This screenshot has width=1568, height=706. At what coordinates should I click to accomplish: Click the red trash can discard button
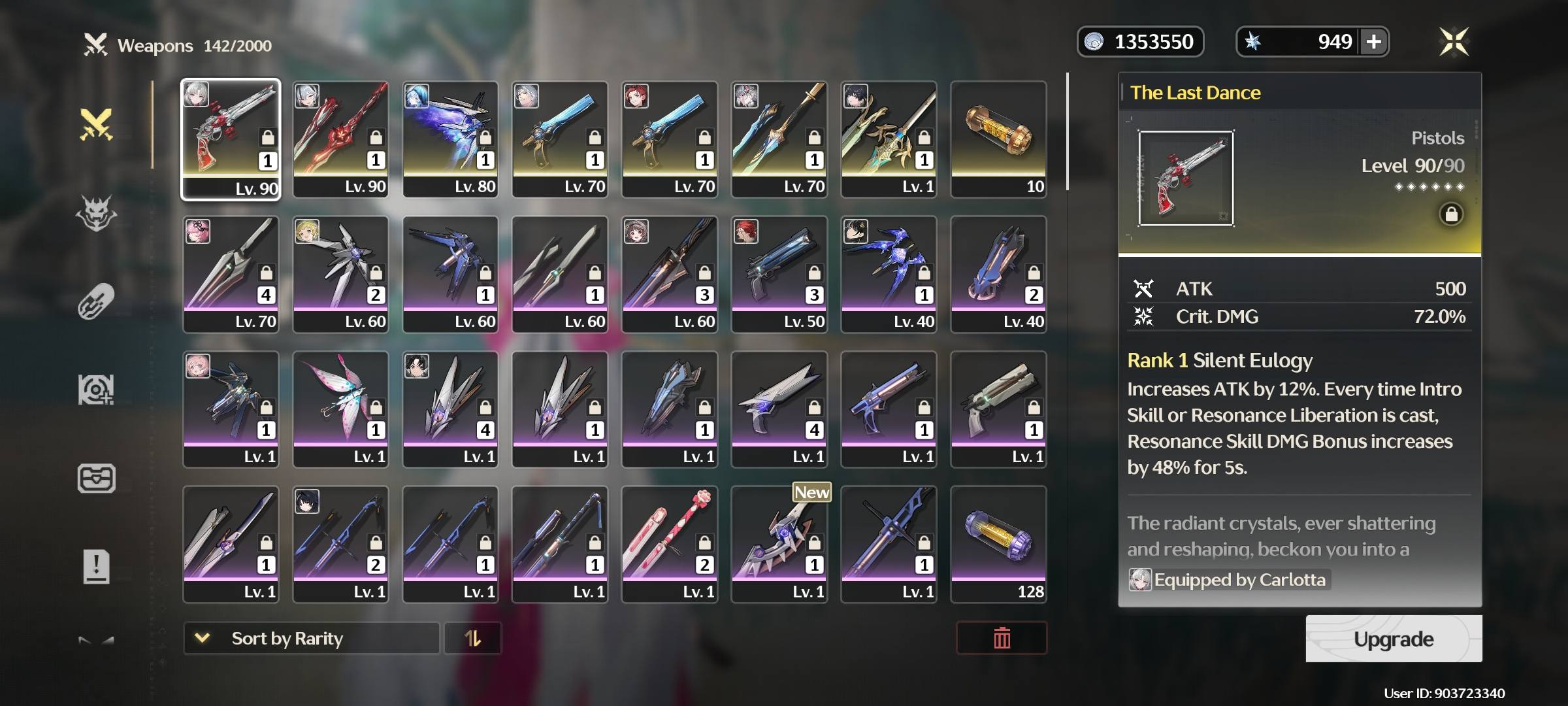pyautogui.click(x=1001, y=638)
